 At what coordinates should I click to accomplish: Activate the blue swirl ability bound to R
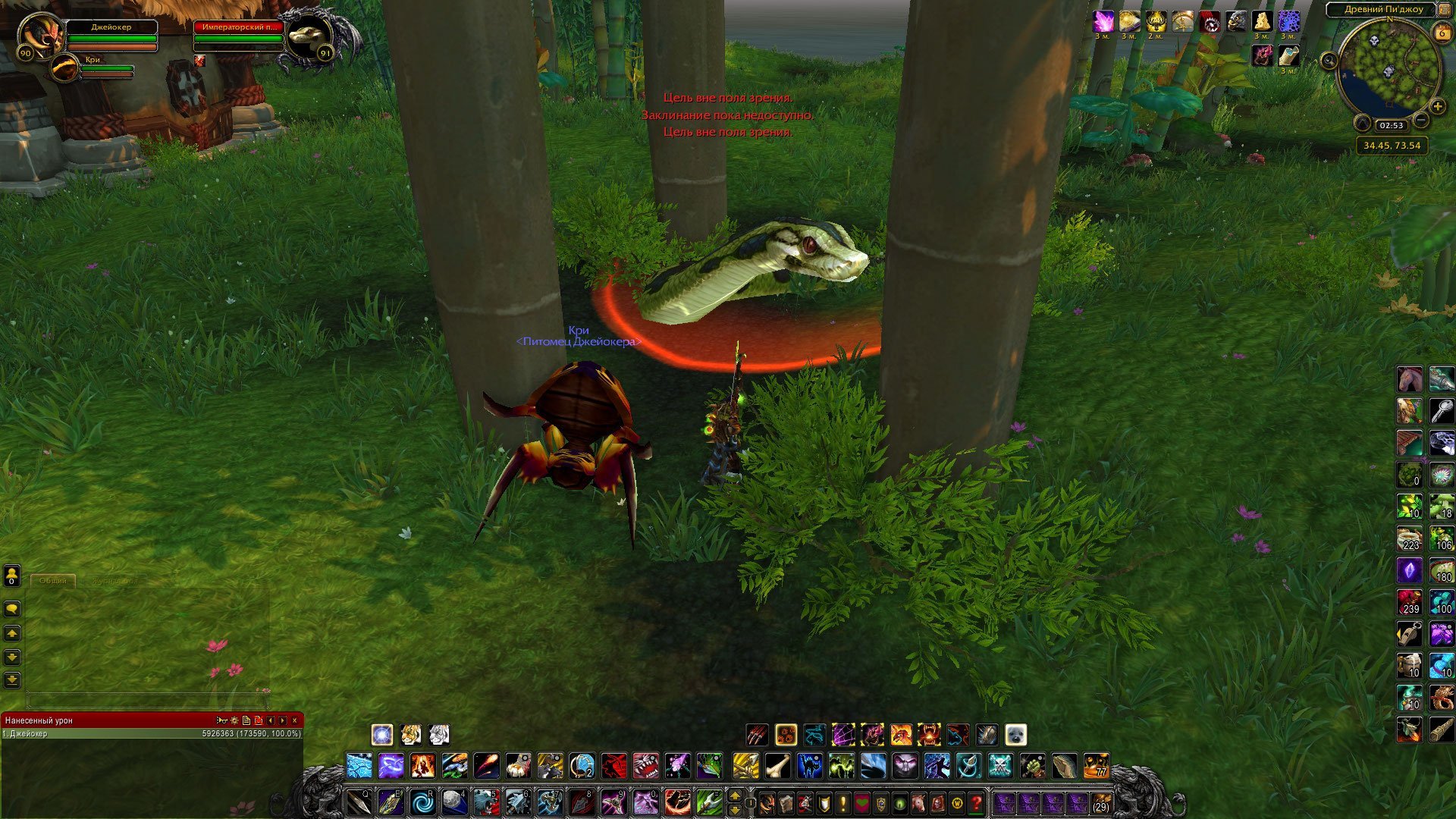coord(422,802)
